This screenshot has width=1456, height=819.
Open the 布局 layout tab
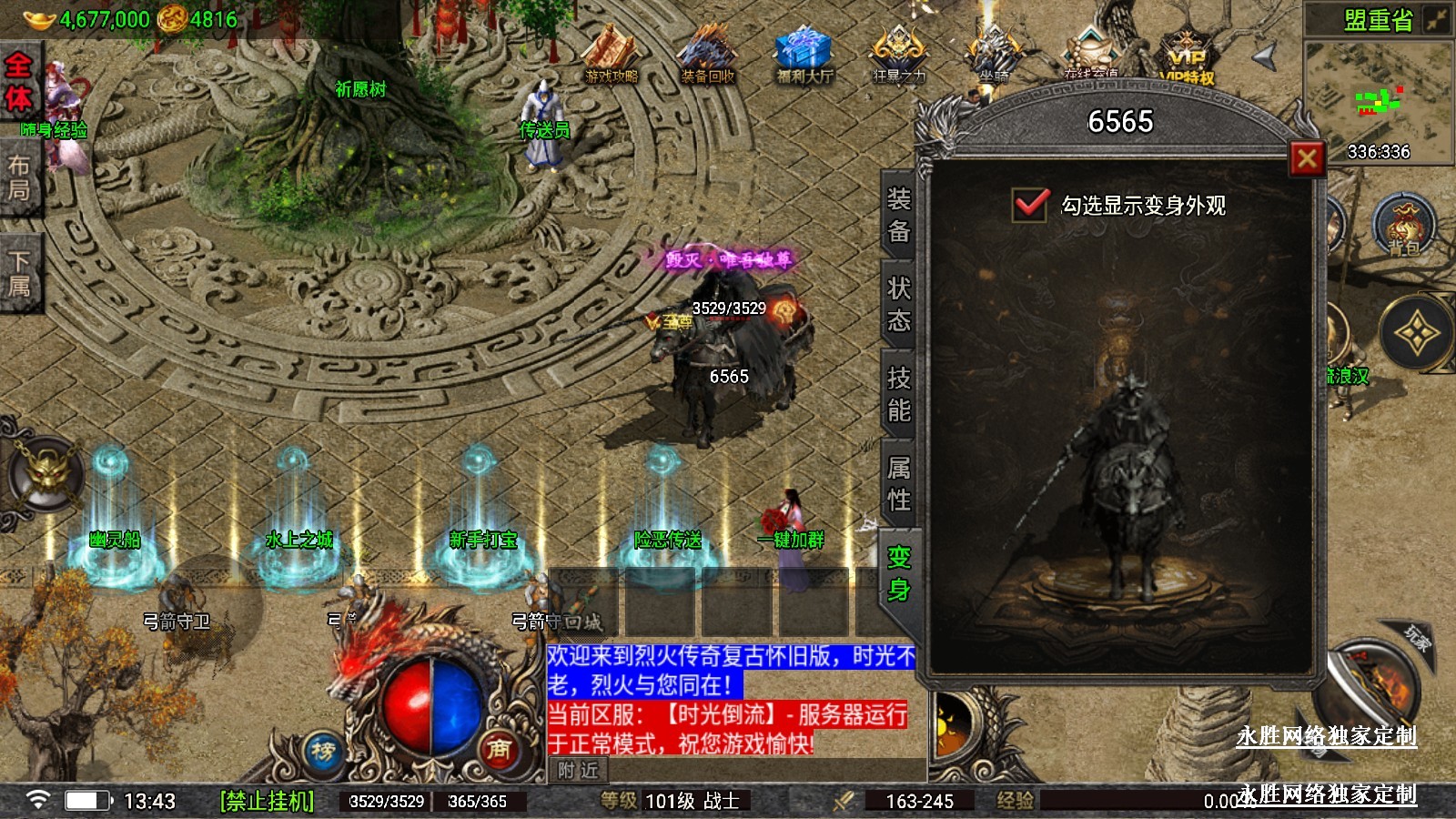[x=18, y=177]
